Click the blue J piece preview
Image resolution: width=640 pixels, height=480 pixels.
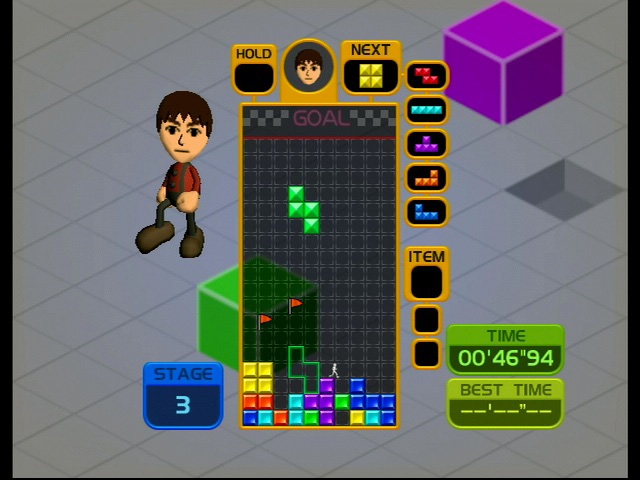427,212
